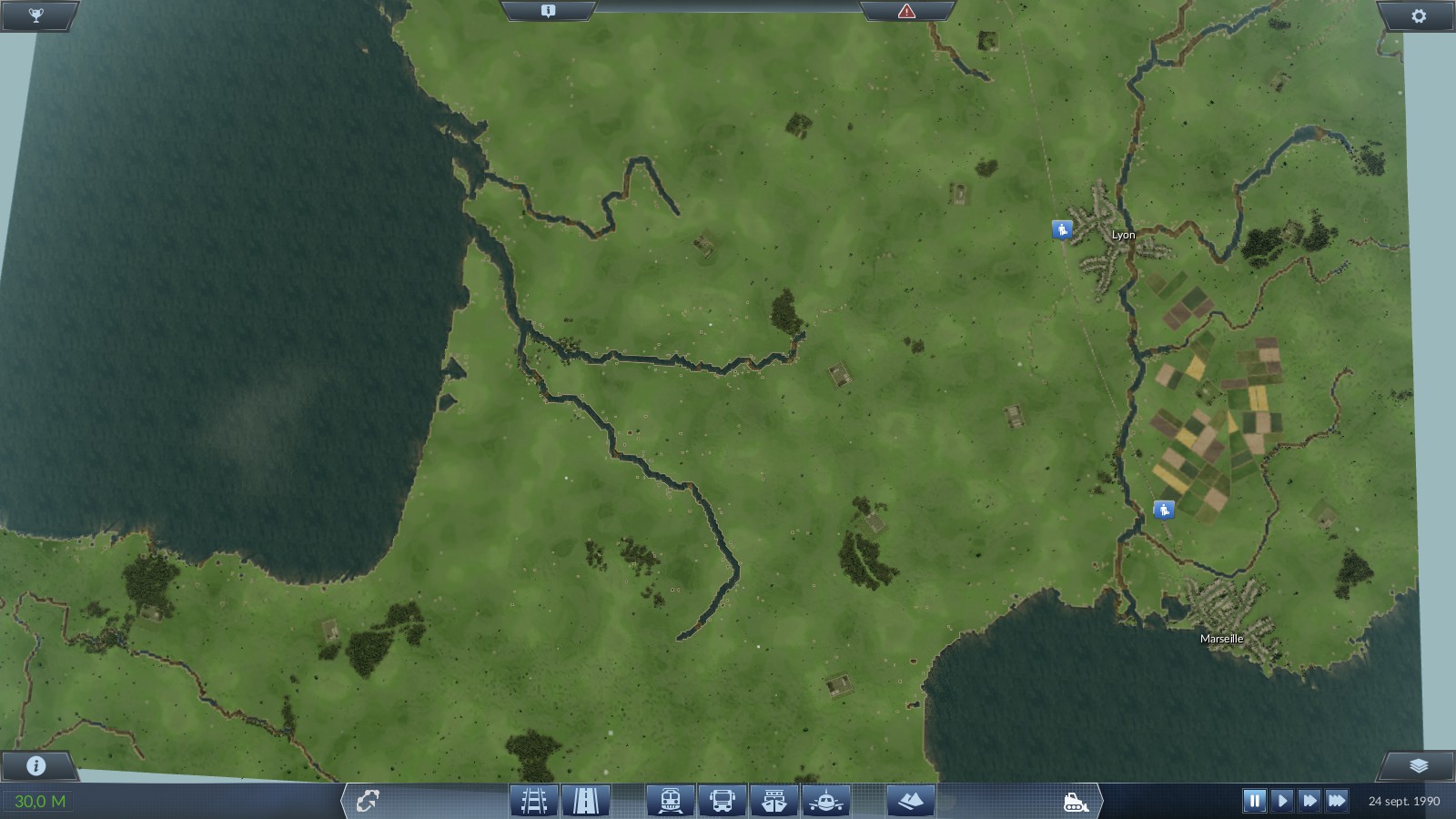Set game speed to triple fast-forward

tap(1337, 801)
